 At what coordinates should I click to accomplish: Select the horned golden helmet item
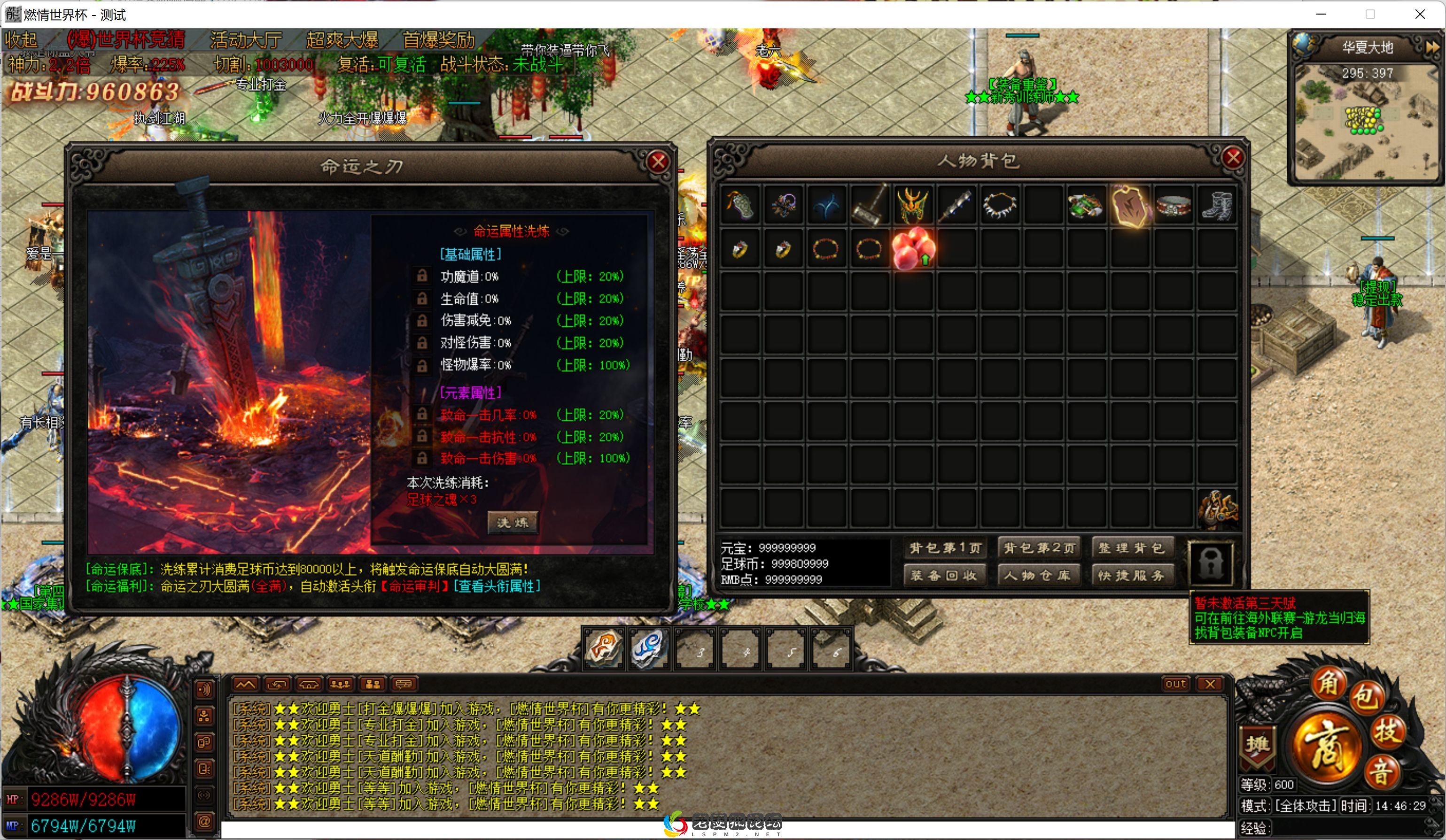point(913,205)
